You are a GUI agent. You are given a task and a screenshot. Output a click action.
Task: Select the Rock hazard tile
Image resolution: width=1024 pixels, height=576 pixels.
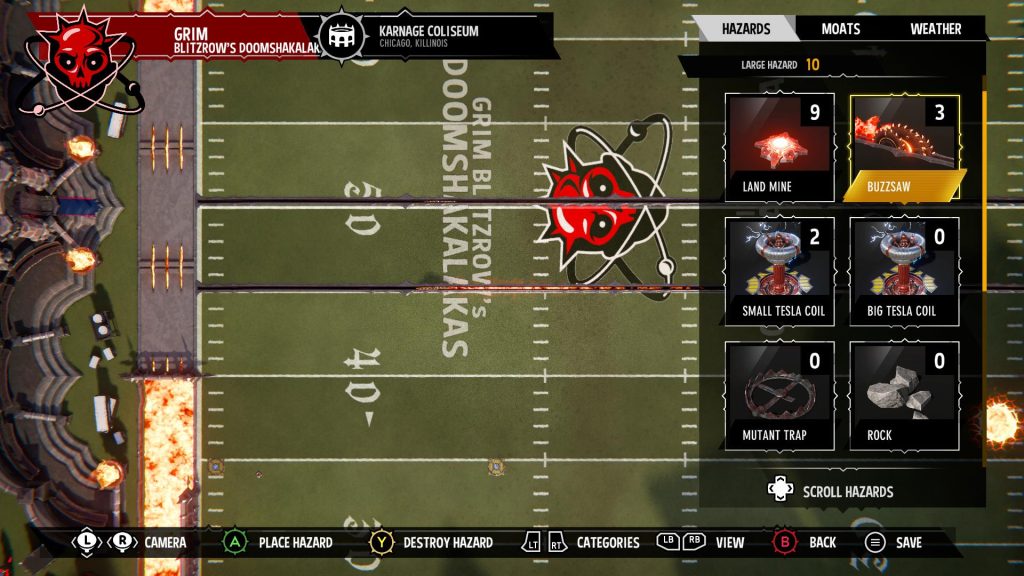(905, 396)
